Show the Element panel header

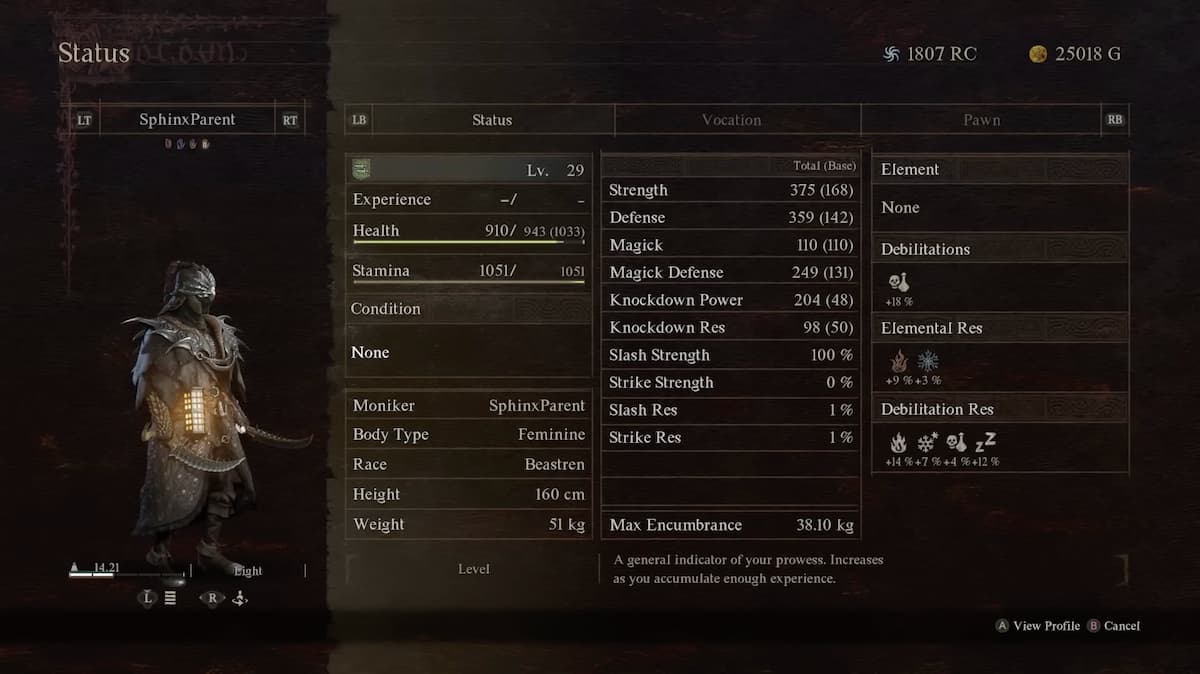pyautogui.click(x=1000, y=170)
